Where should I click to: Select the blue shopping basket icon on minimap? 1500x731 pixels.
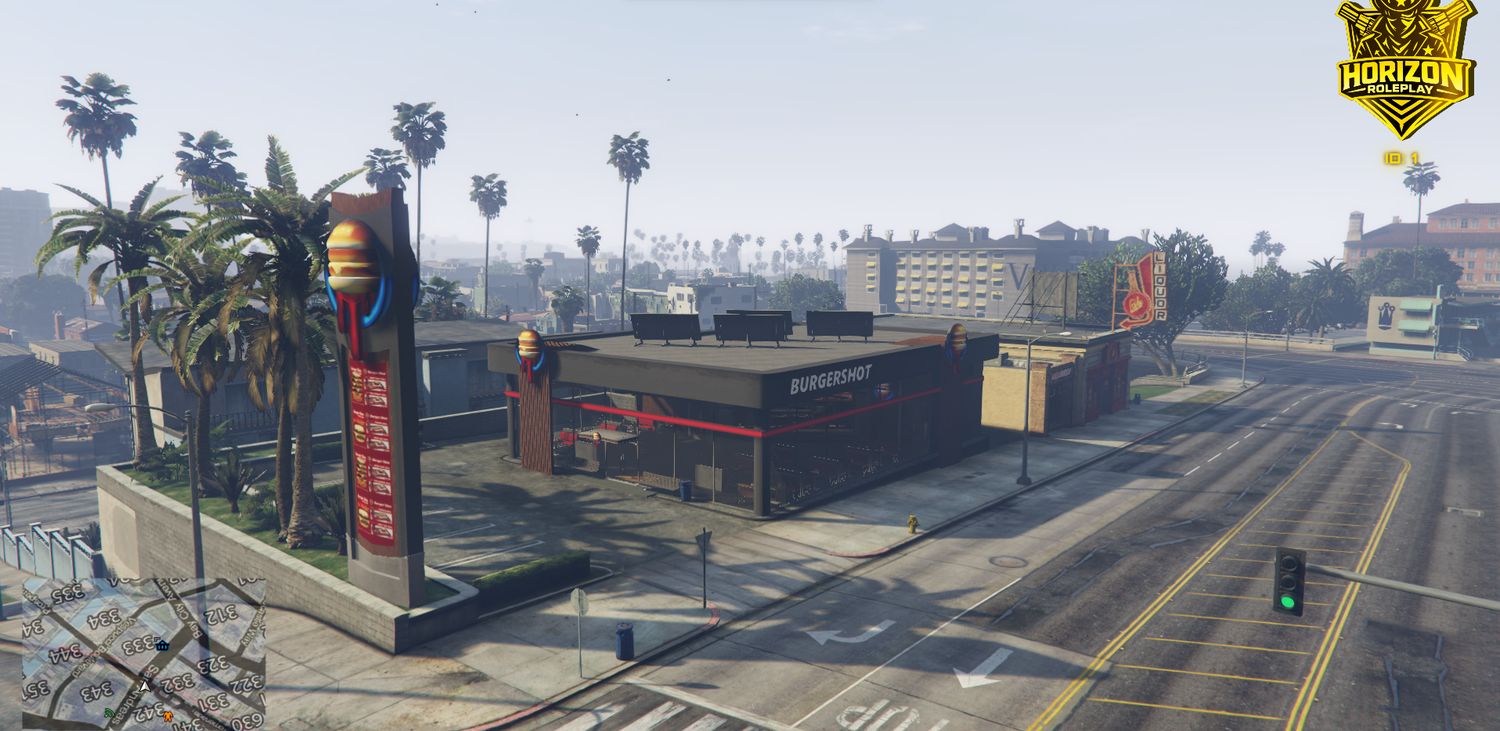pyautogui.click(x=161, y=645)
